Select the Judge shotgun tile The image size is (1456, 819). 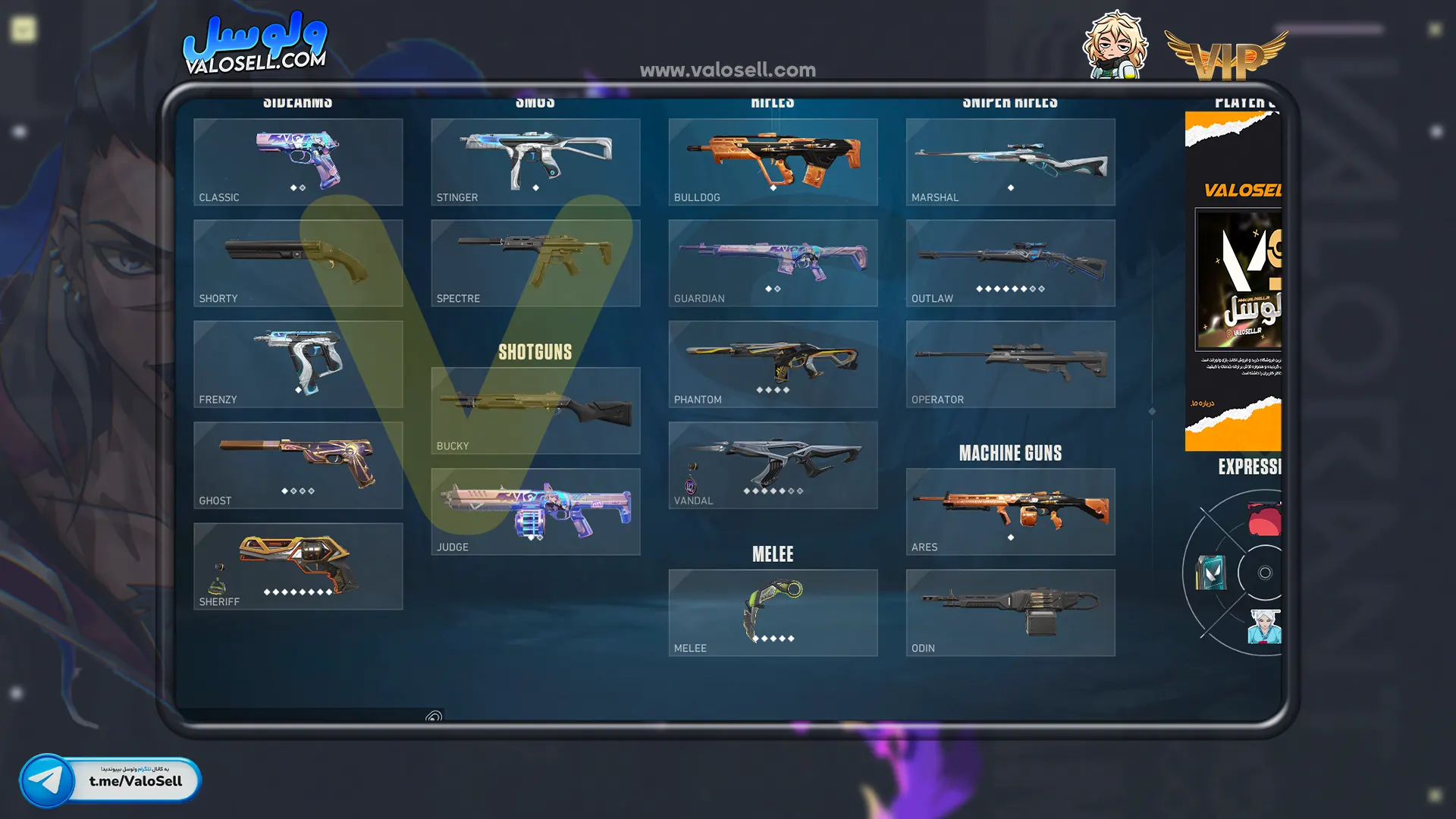[535, 511]
